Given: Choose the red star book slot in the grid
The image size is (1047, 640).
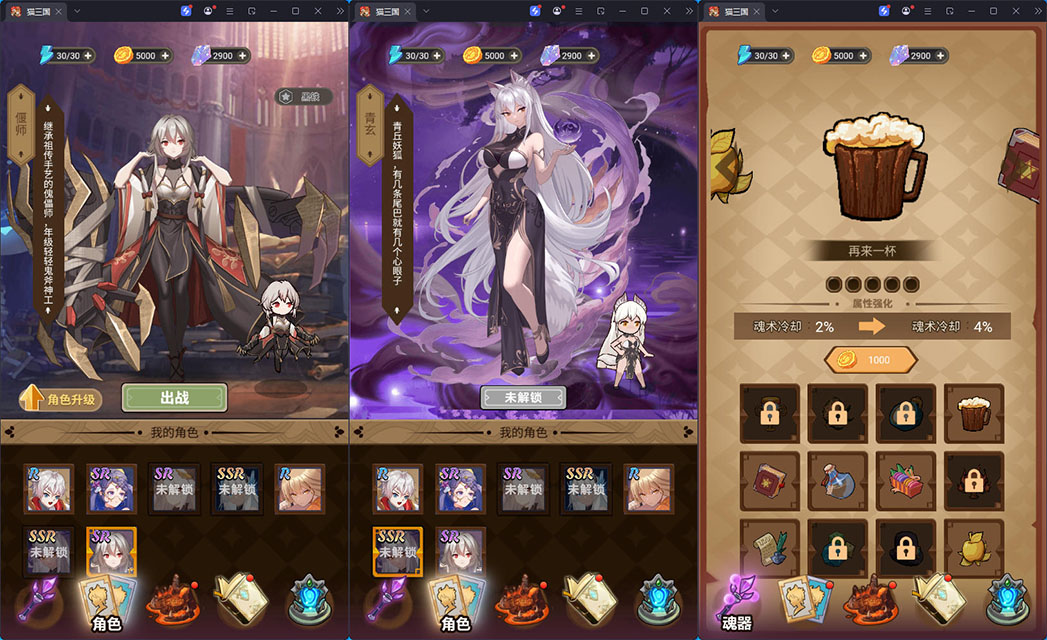Looking at the screenshot, I should click(769, 481).
